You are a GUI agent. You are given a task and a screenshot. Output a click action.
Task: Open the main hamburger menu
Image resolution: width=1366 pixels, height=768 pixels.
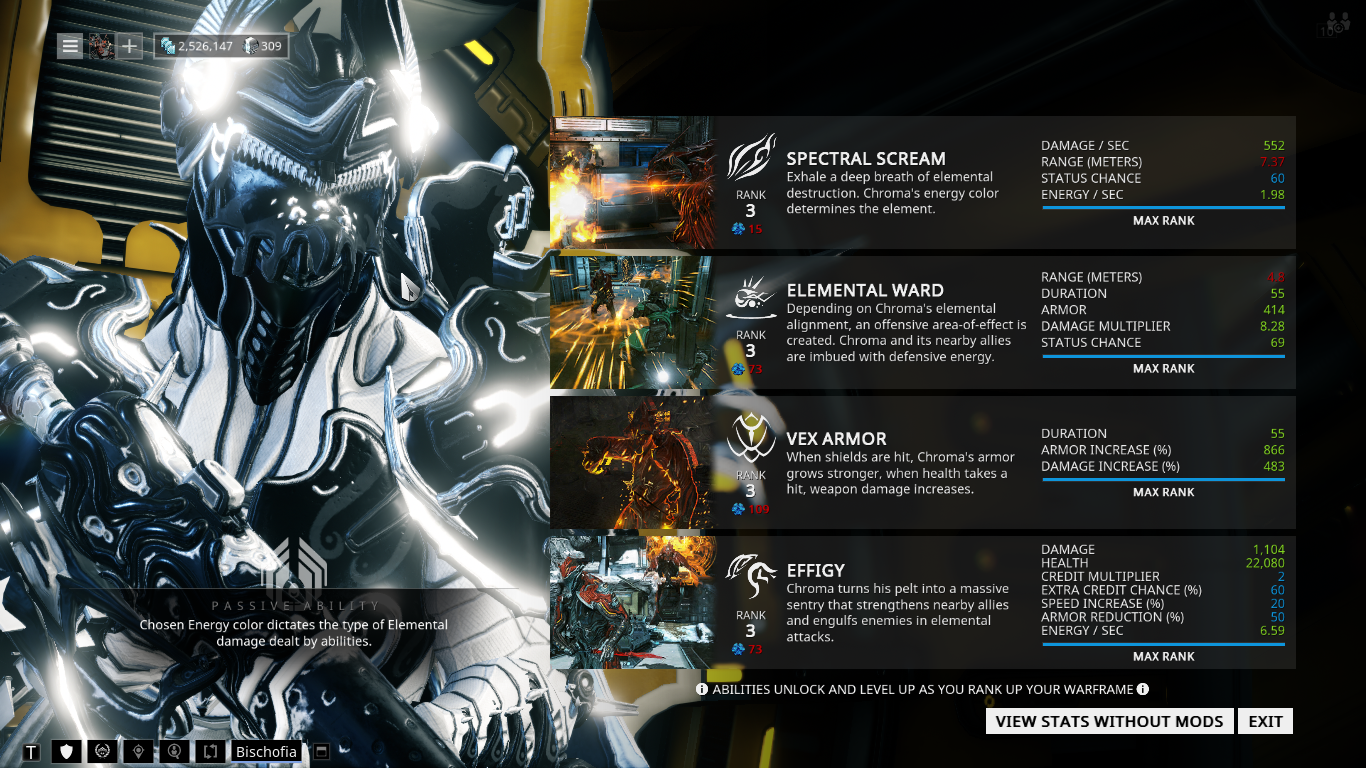click(69, 45)
